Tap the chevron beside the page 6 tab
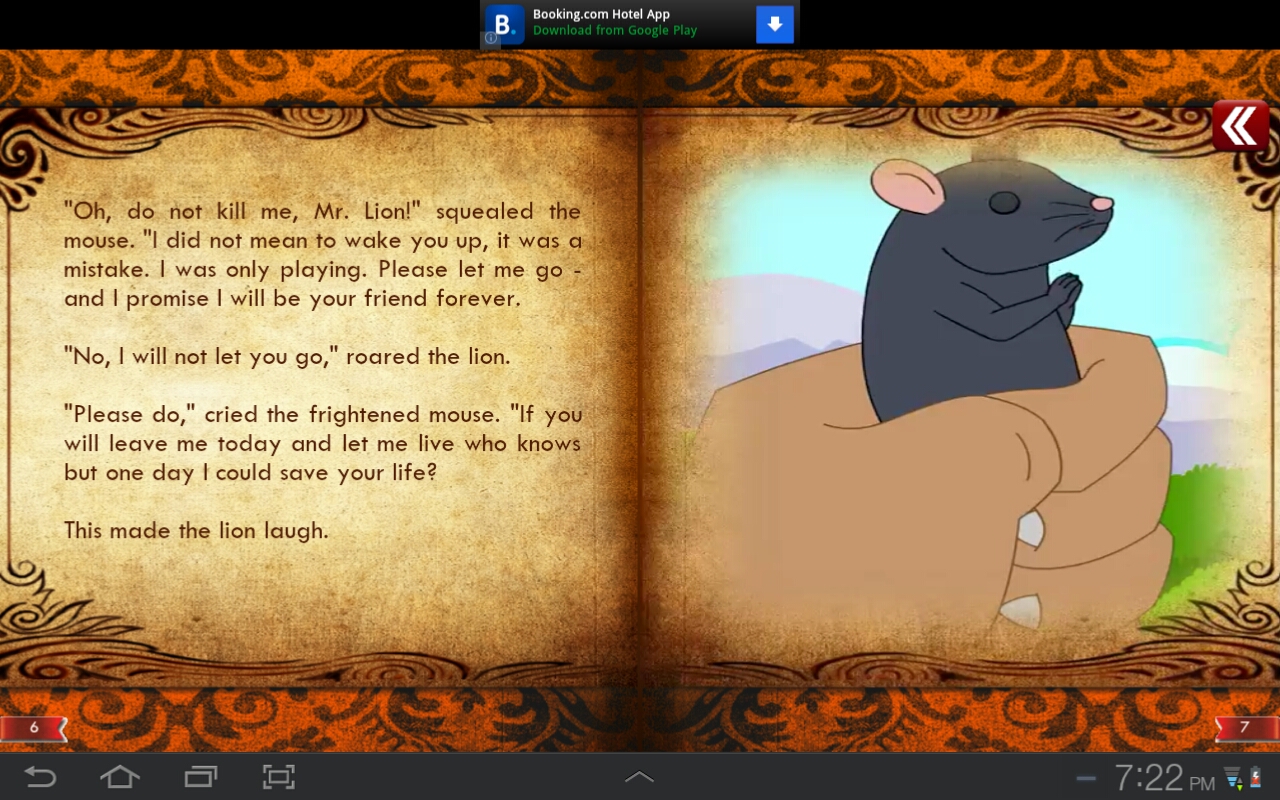The width and height of the screenshot is (1280, 800). (x=60, y=728)
